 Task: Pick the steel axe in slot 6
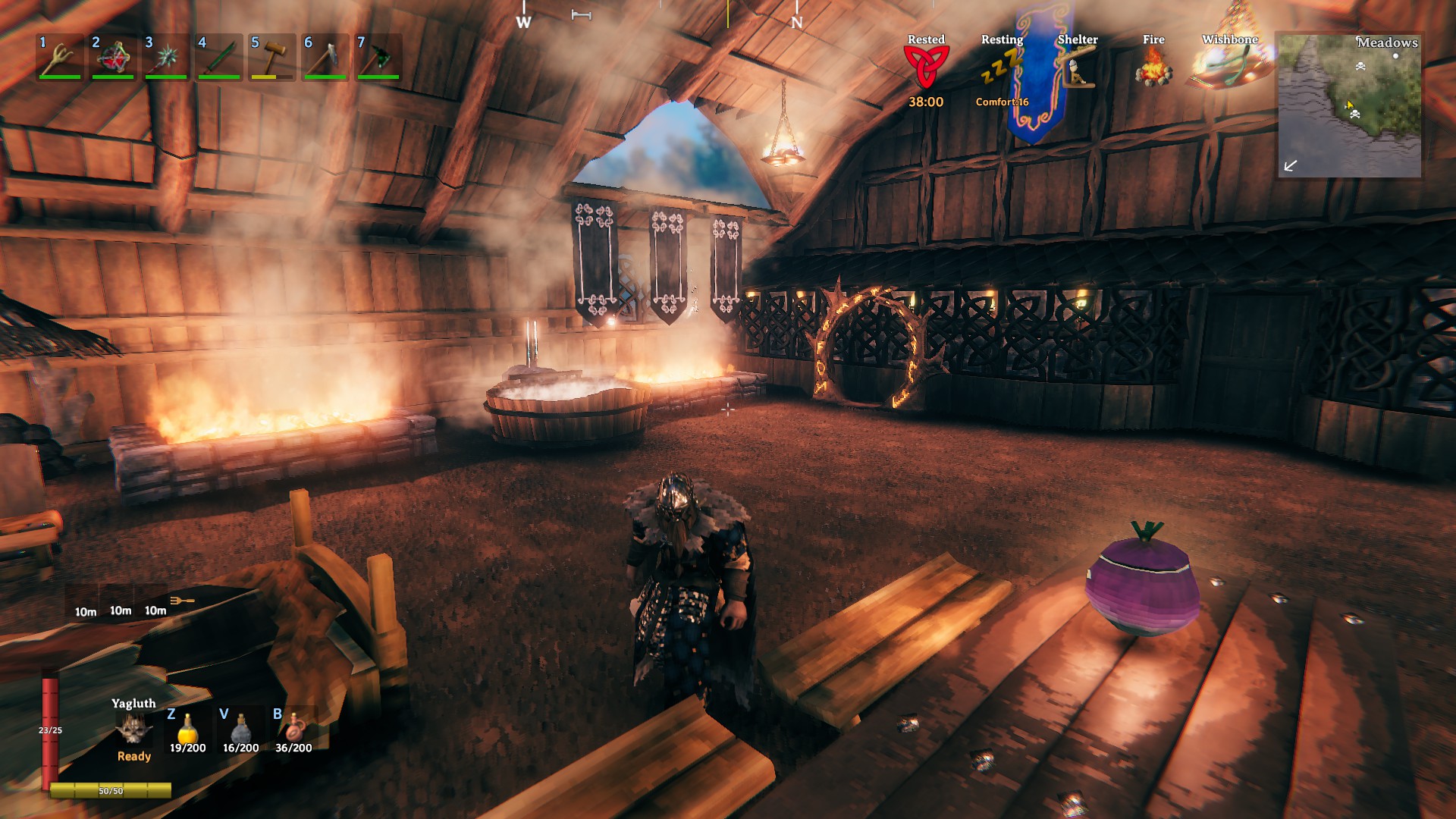325,58
